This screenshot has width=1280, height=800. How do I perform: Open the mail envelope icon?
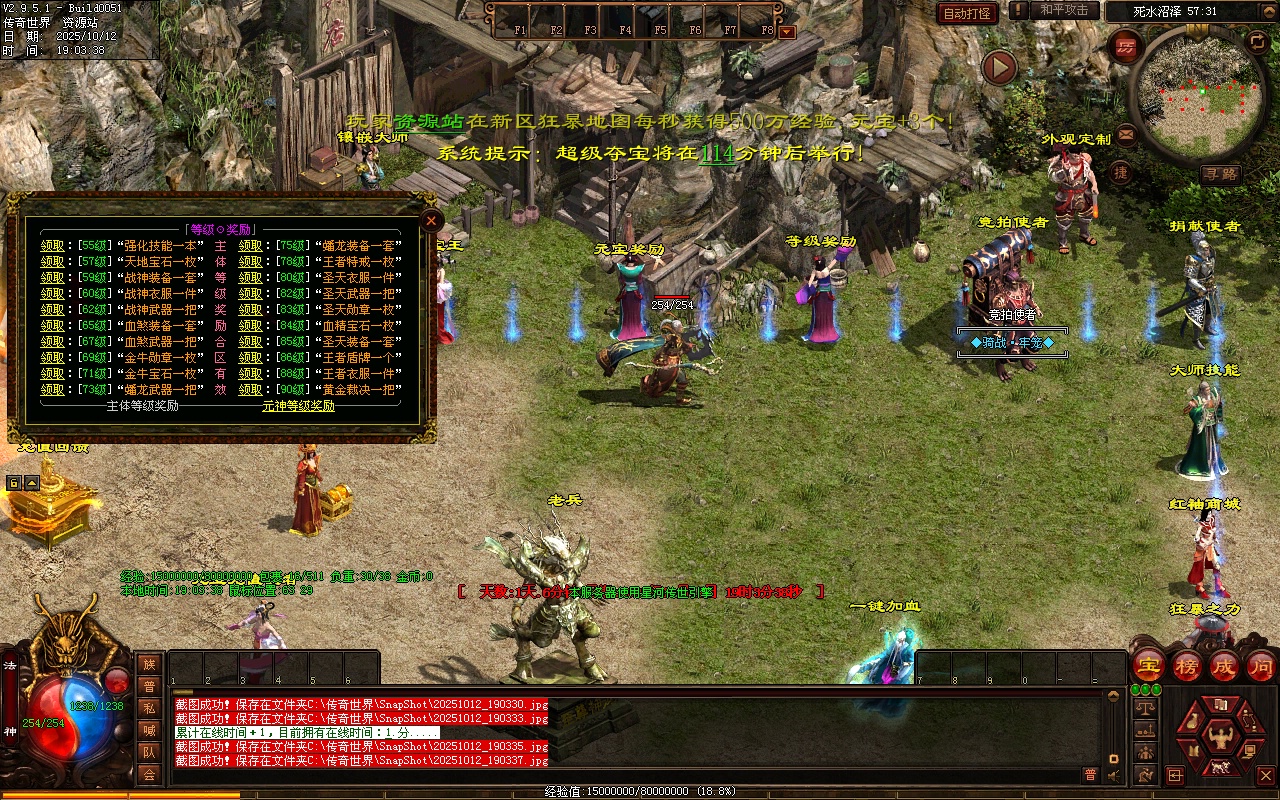pyautogui.click(x=1126, y=133)
